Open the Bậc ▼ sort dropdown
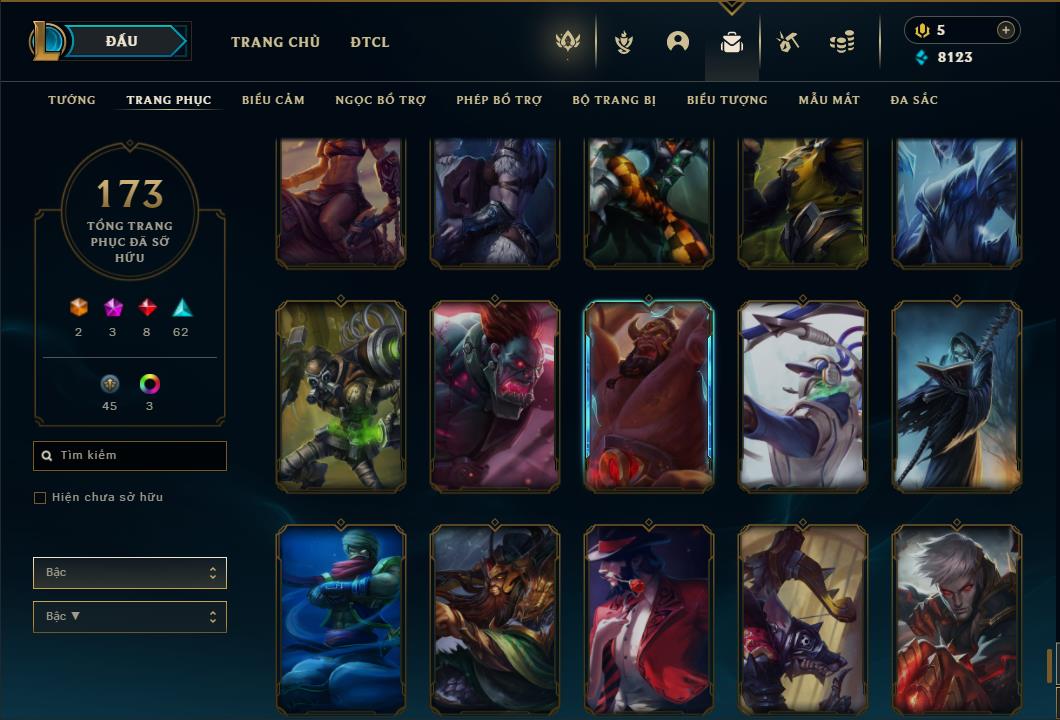Image resolution: width=1060 pixels, height=720 pixels. click(130, 617)
